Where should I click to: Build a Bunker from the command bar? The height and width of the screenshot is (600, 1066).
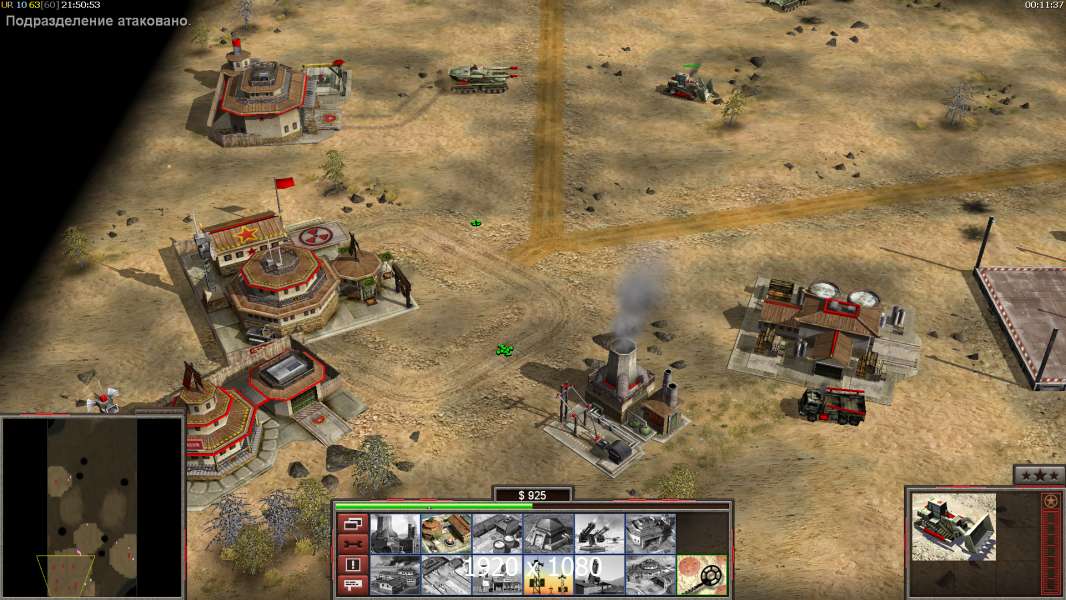pos(548,534)
